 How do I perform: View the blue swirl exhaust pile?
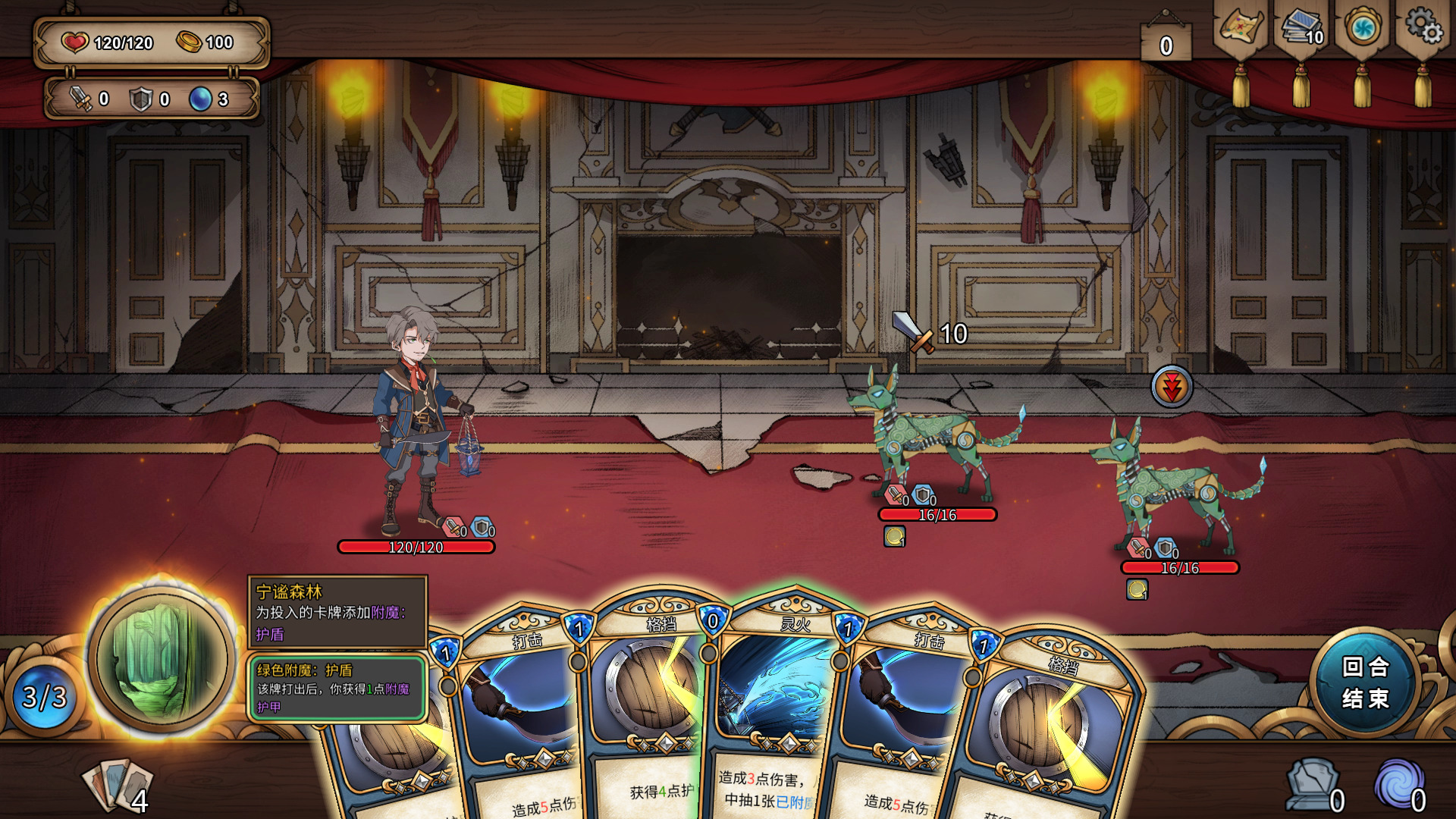point(1400,785)
